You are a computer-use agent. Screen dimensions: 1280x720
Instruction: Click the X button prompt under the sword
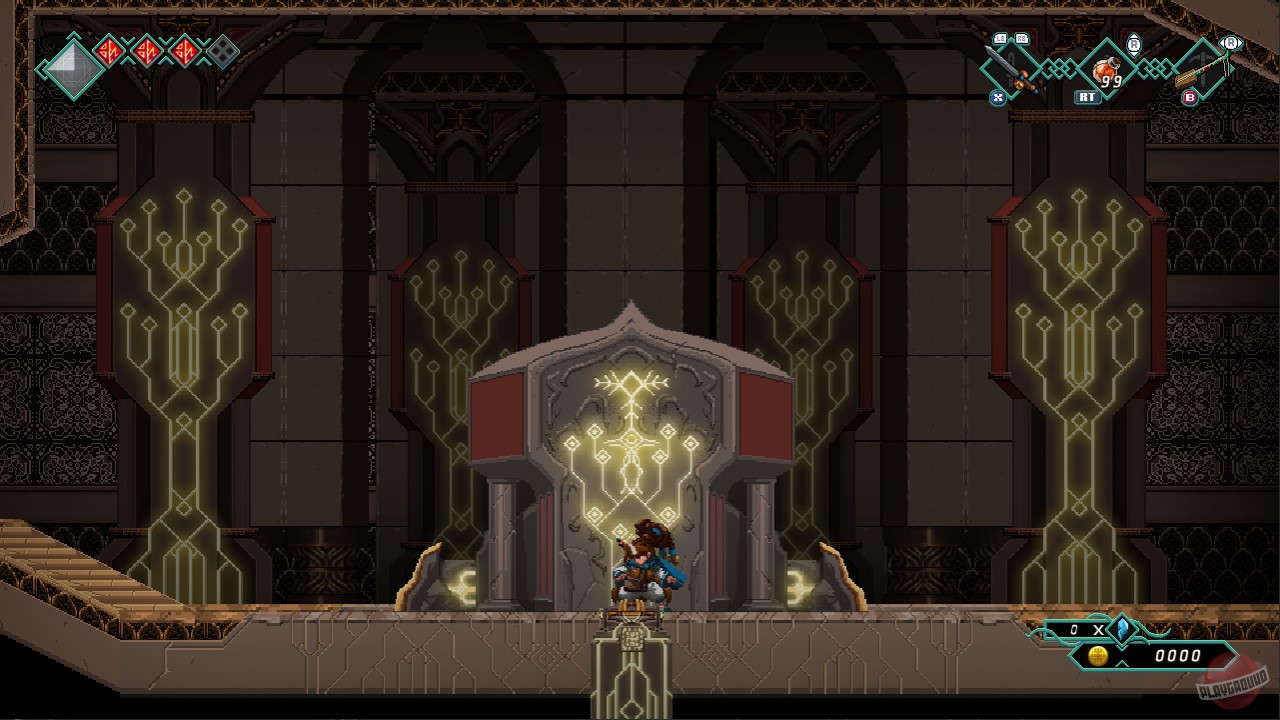[x=998, y=97]
